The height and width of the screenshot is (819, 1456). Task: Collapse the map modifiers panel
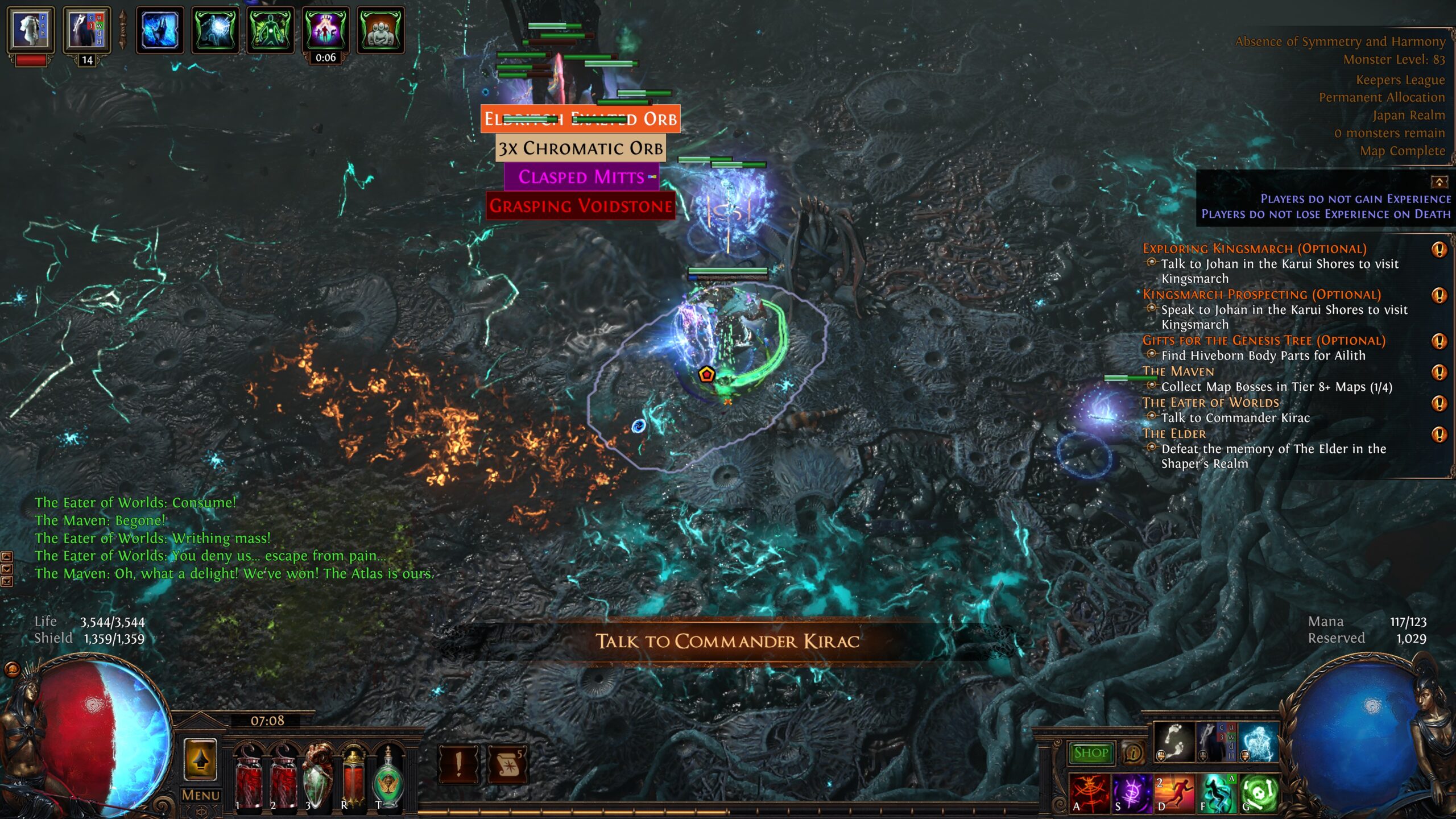(x=1439, y=182)
